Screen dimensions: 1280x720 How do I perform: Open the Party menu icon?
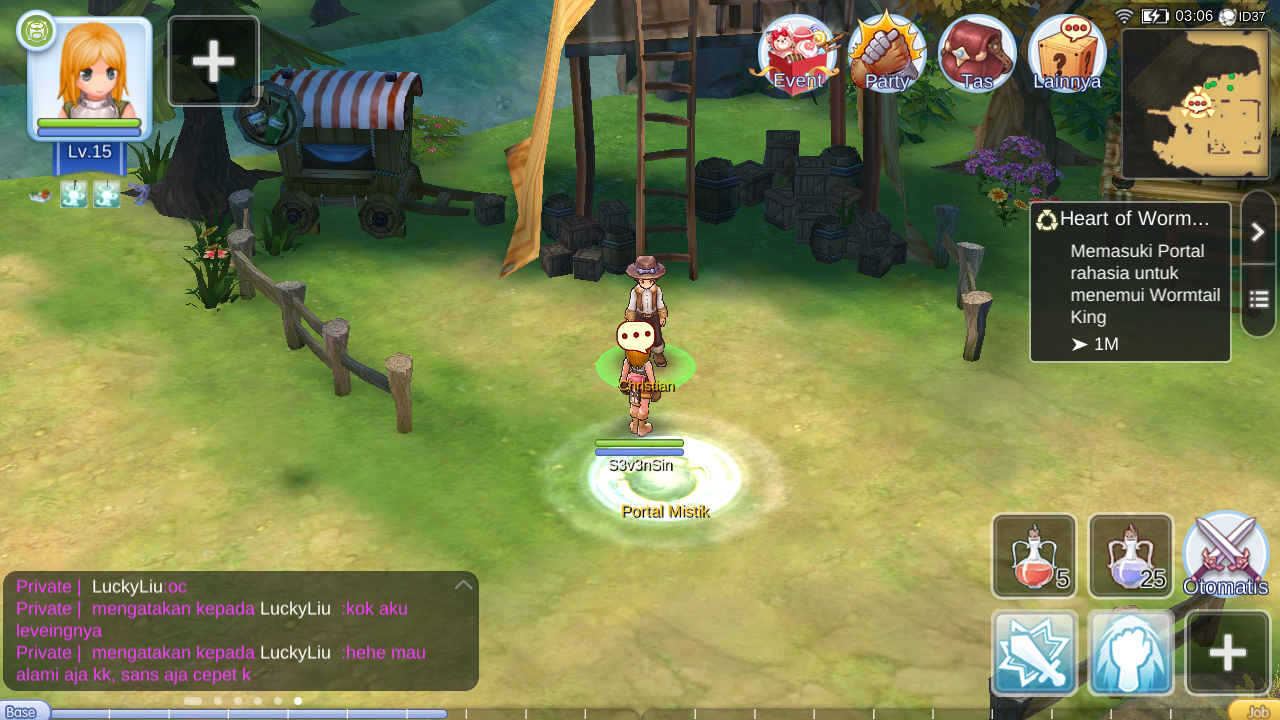coord(887,55)
